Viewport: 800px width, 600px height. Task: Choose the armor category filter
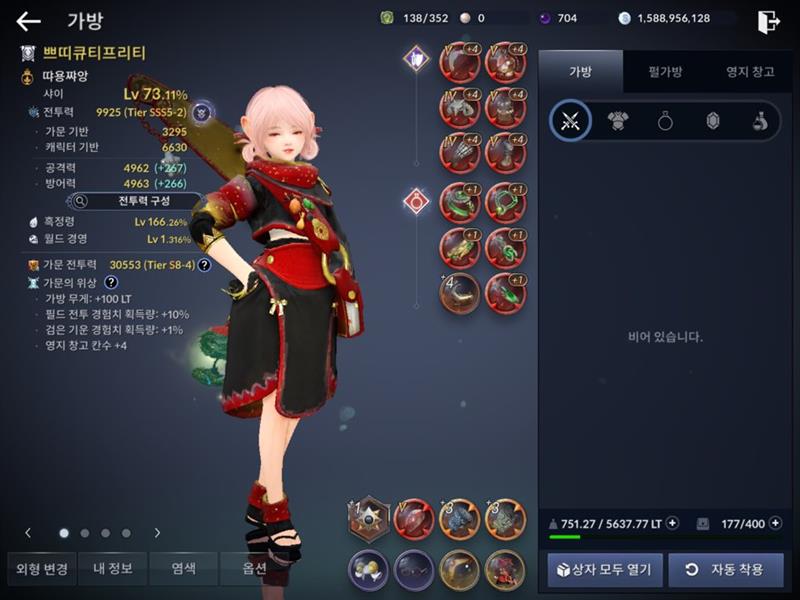point(618,121)
